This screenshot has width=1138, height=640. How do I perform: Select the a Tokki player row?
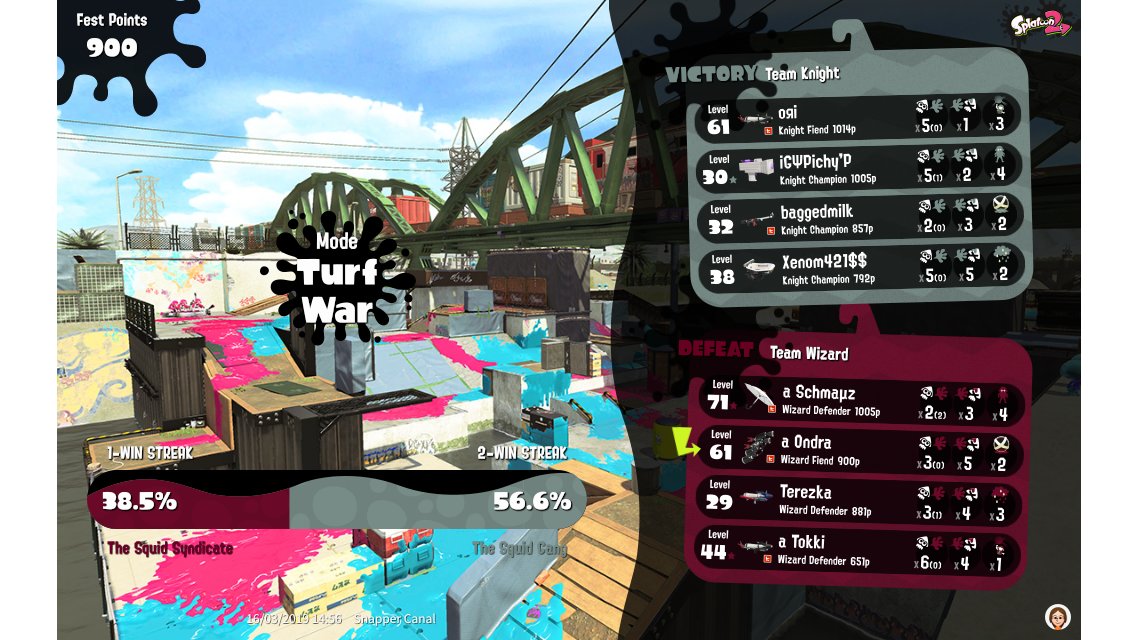tap(858, 551)
